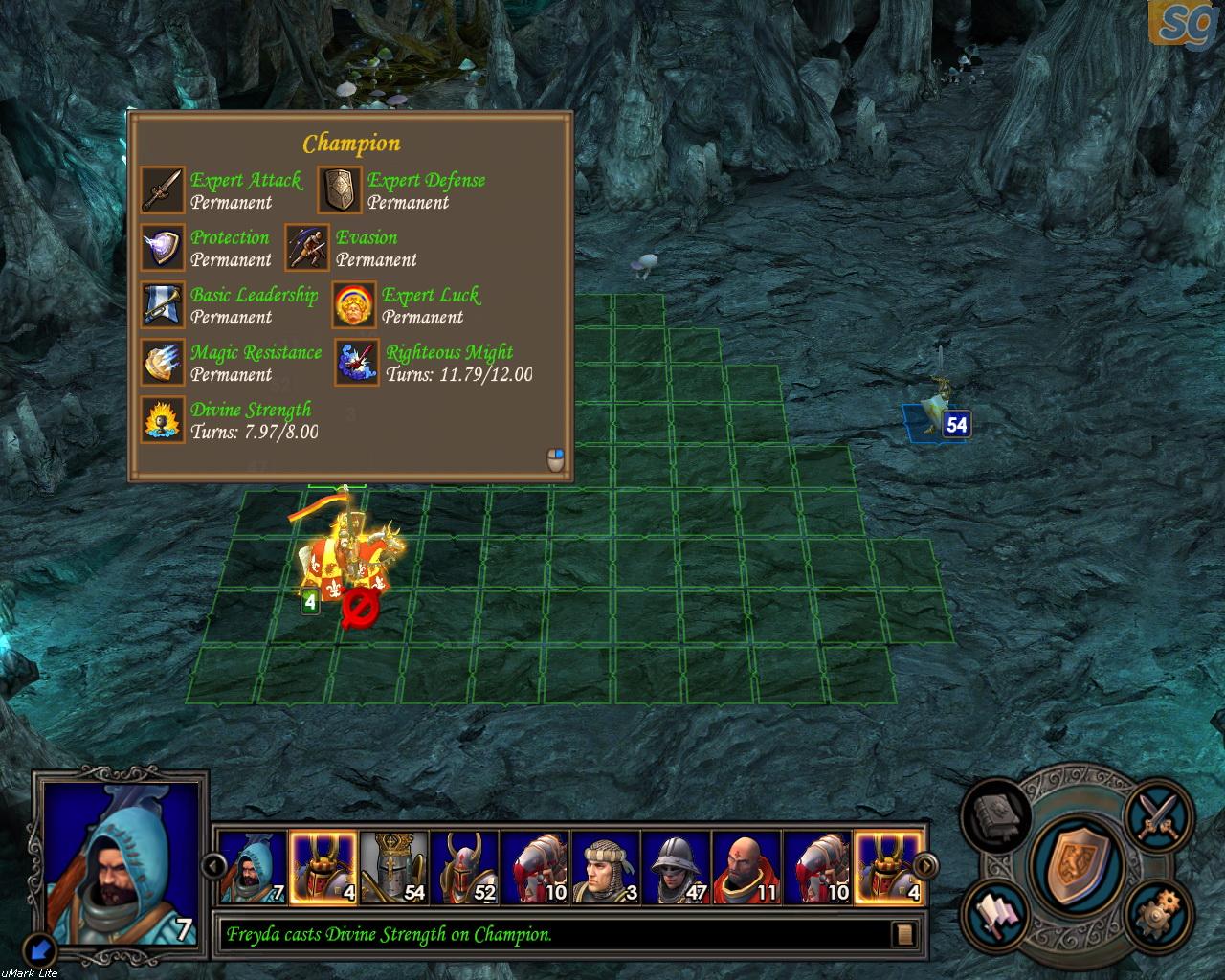
Task: Select the small hooded hero portrait with 7
Action: pyautogui.click(x=254, y=867)
